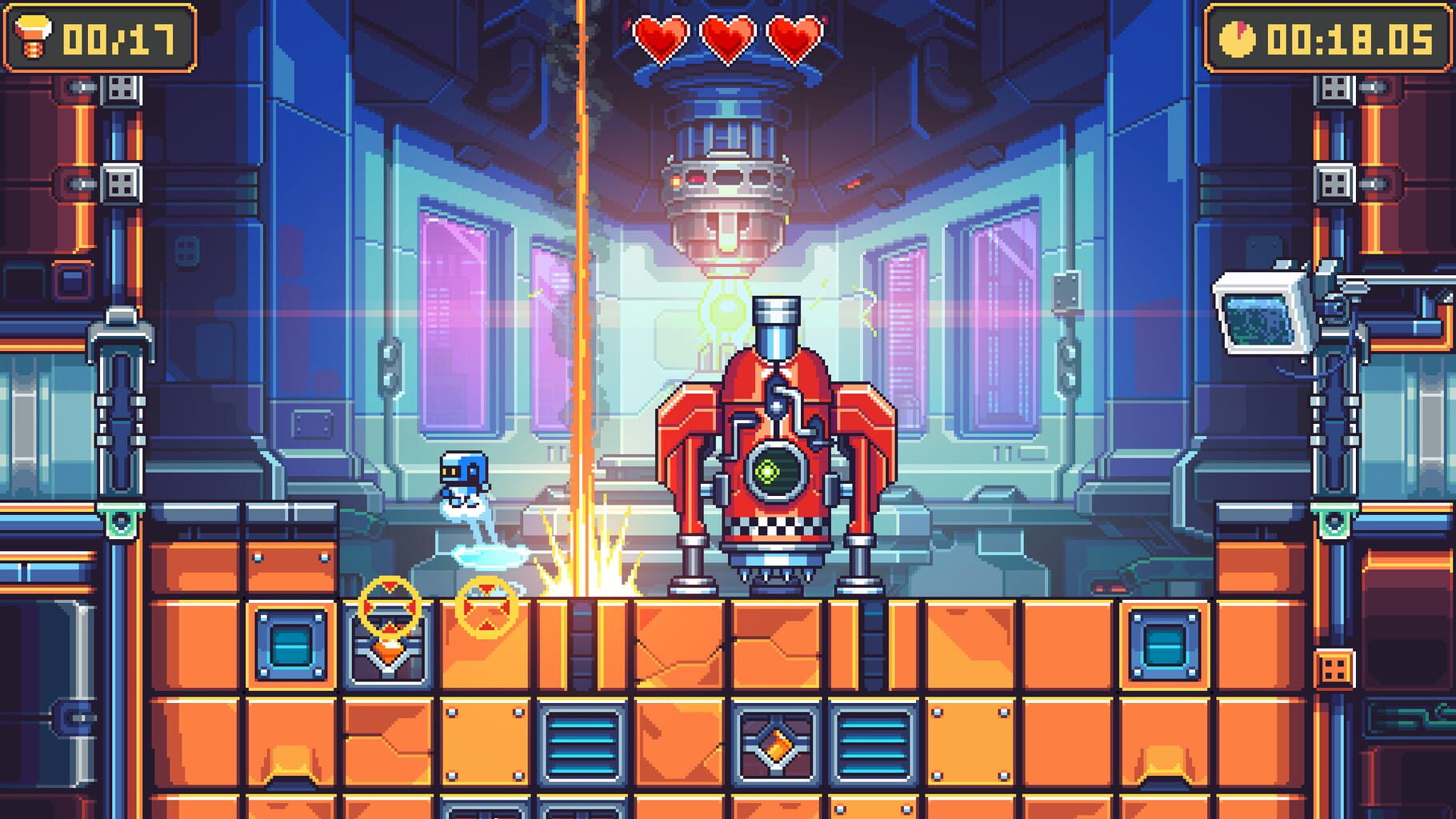Click the first heart in the health display
This screenshot has height=819, width=1456.
(x=663, y=35)
